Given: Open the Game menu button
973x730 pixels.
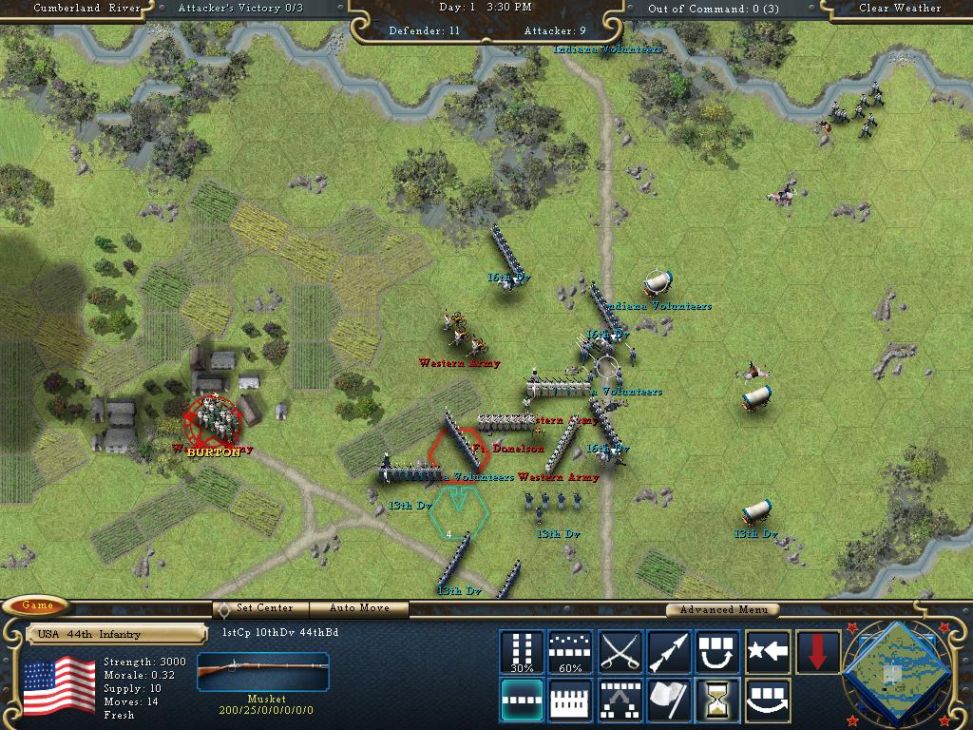Looking at the screenshot, I should point(37,606).
